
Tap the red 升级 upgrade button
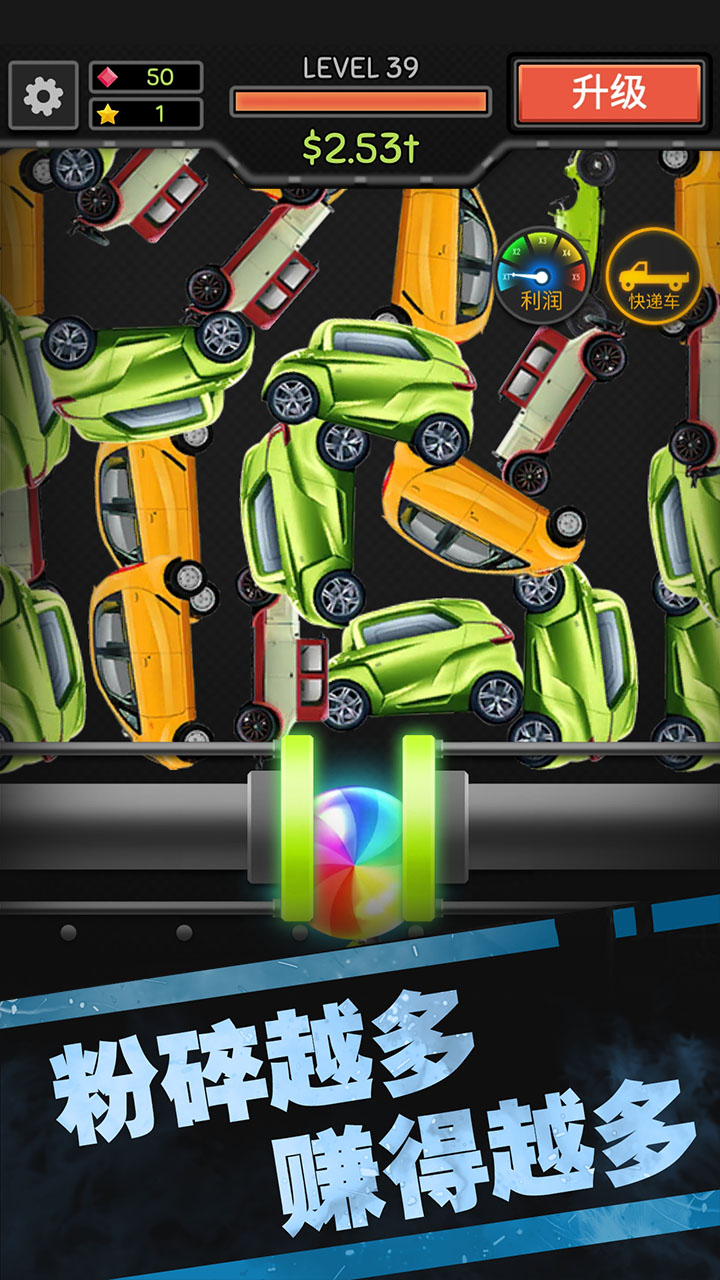[609, 93]
